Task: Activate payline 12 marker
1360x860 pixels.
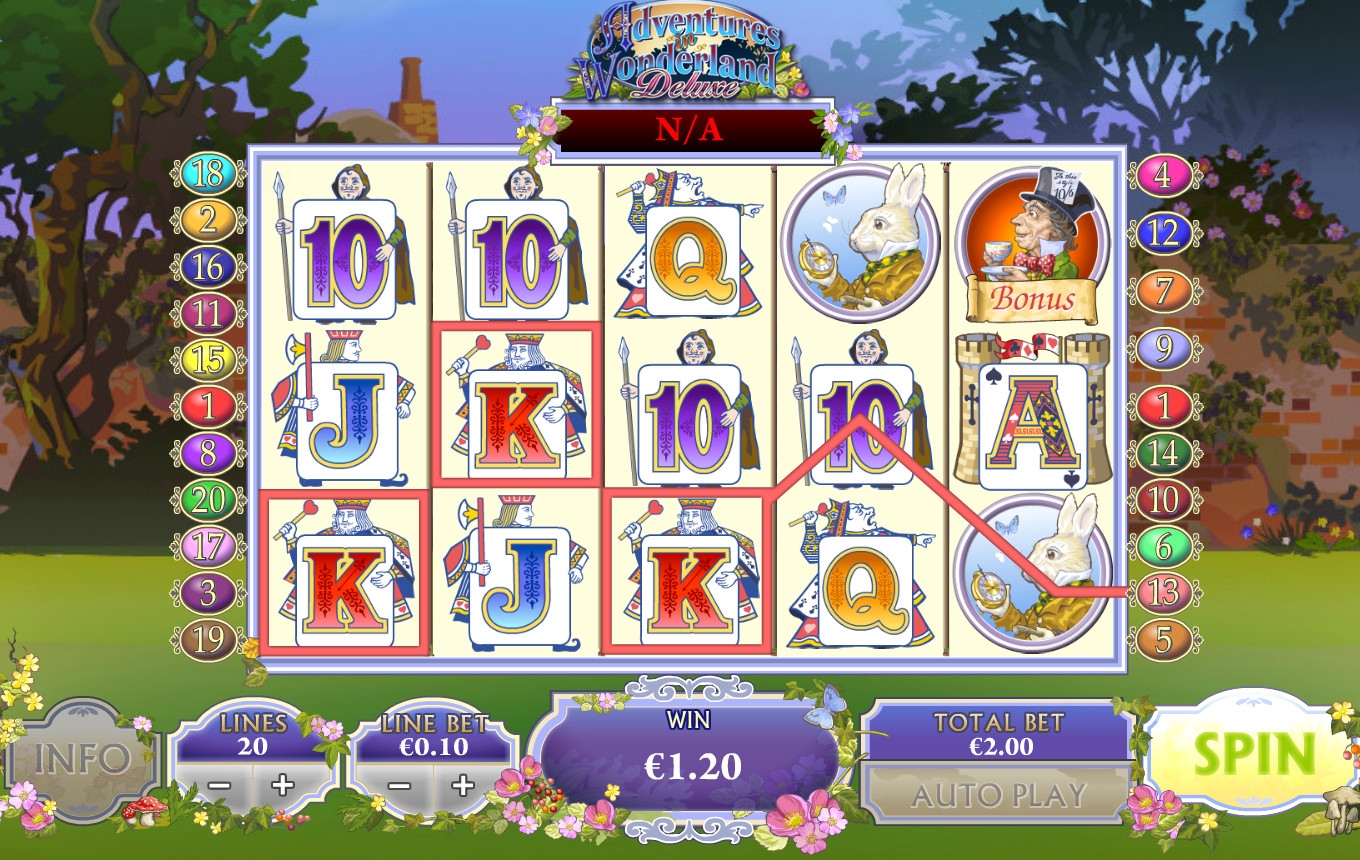Action: [1163, 233]
